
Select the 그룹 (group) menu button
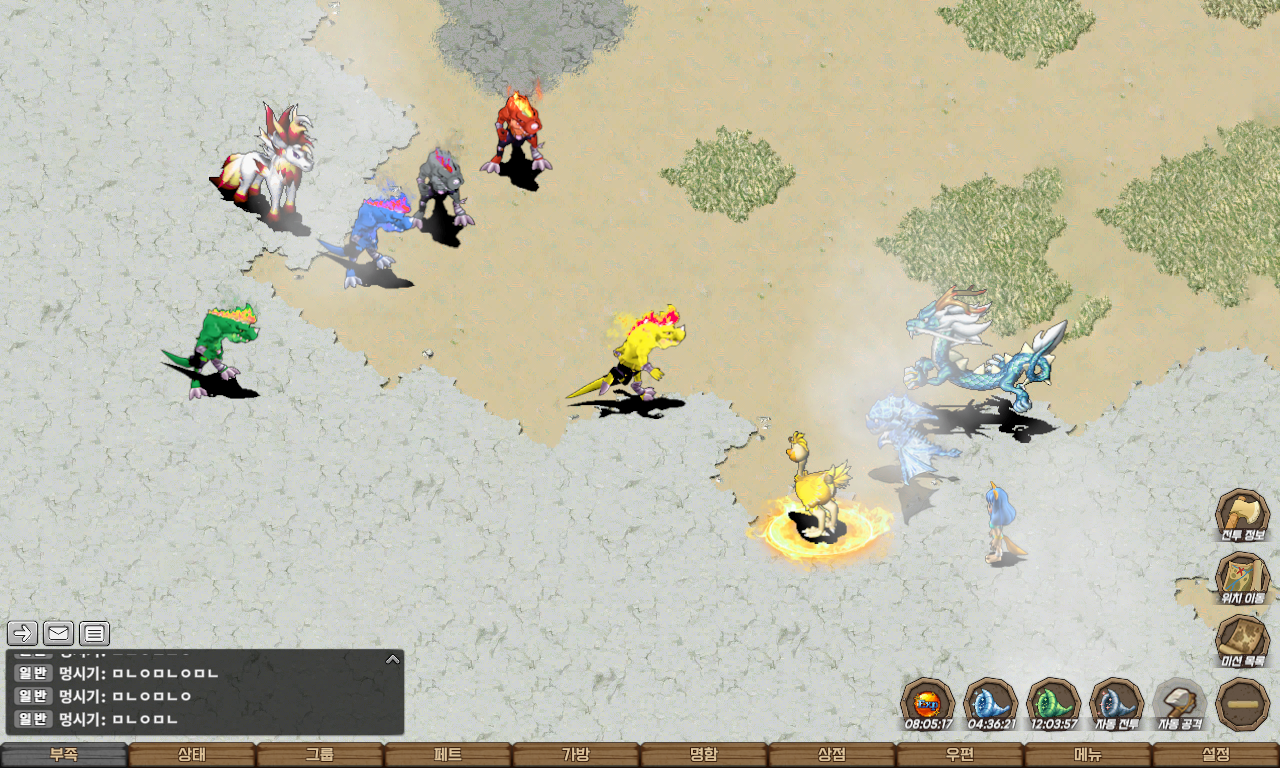click(x=320, y=755)
